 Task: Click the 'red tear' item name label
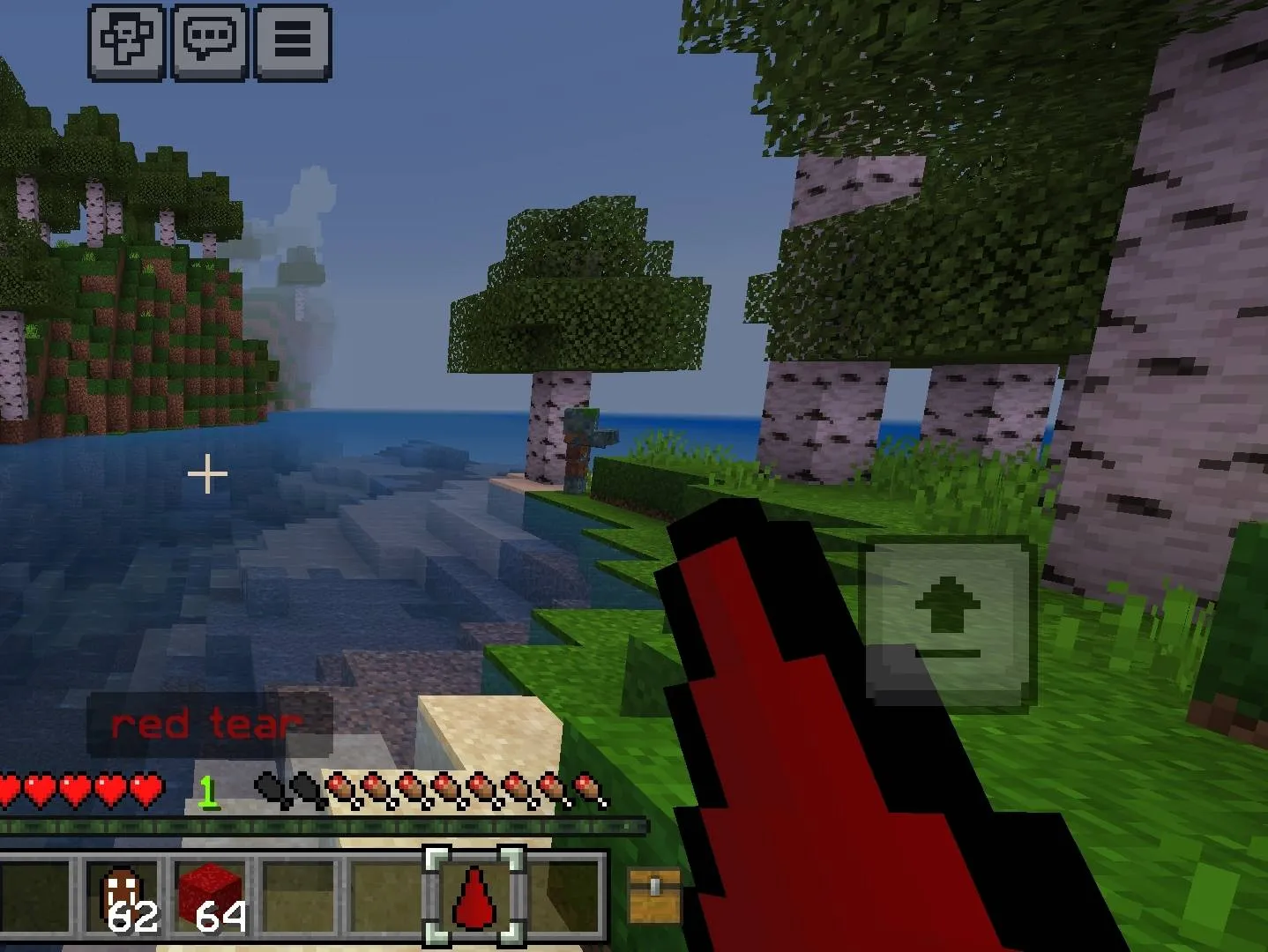pyautogui.click(x=205, y=723)
